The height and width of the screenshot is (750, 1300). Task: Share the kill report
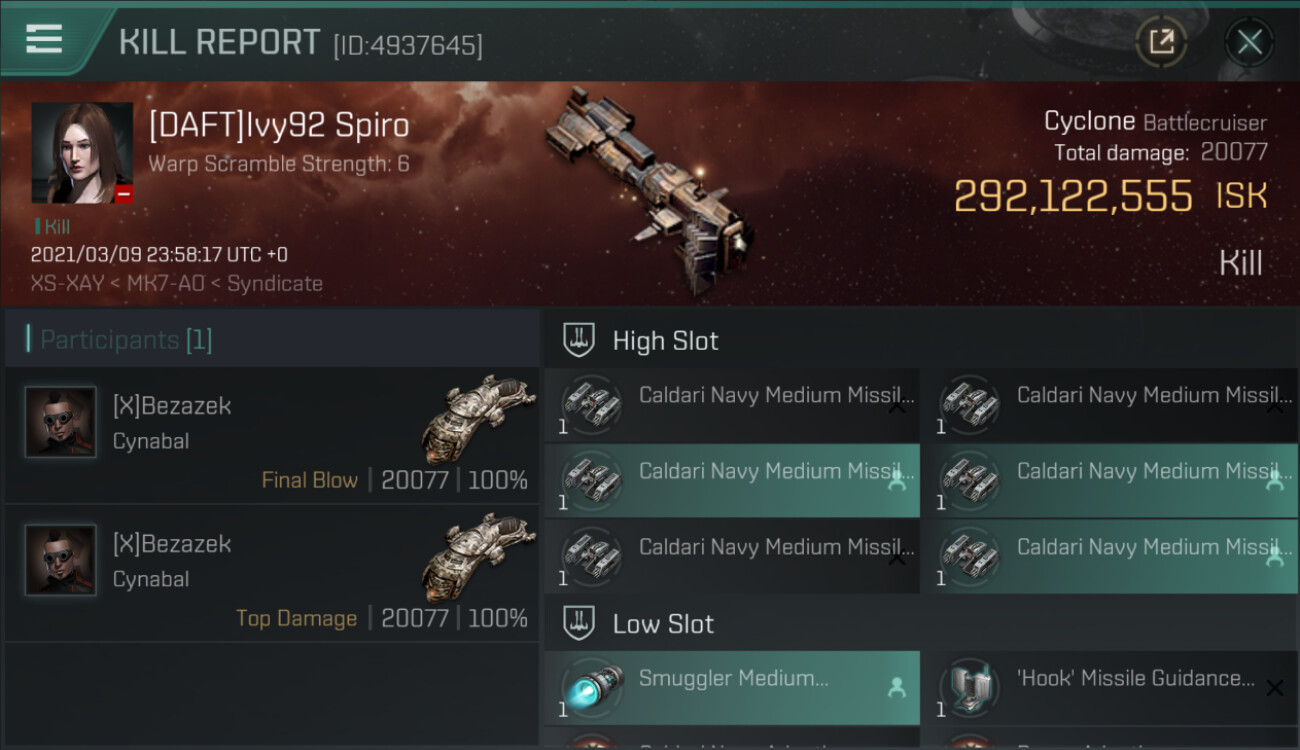(x=1161, y=42)
